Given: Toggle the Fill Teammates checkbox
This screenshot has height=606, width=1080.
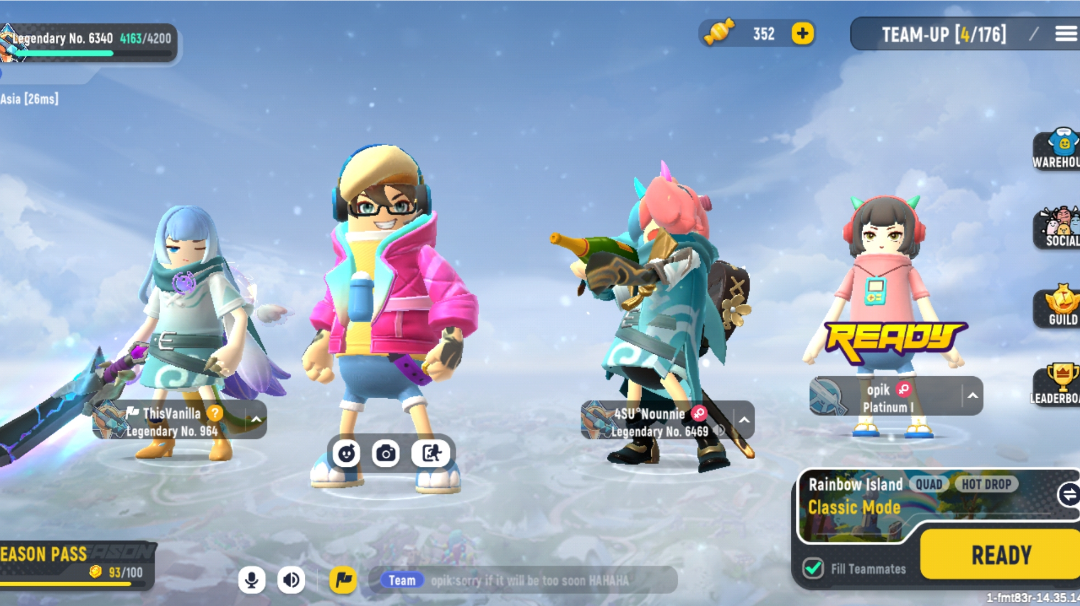Looking at the screenshot, I should 813,568.
